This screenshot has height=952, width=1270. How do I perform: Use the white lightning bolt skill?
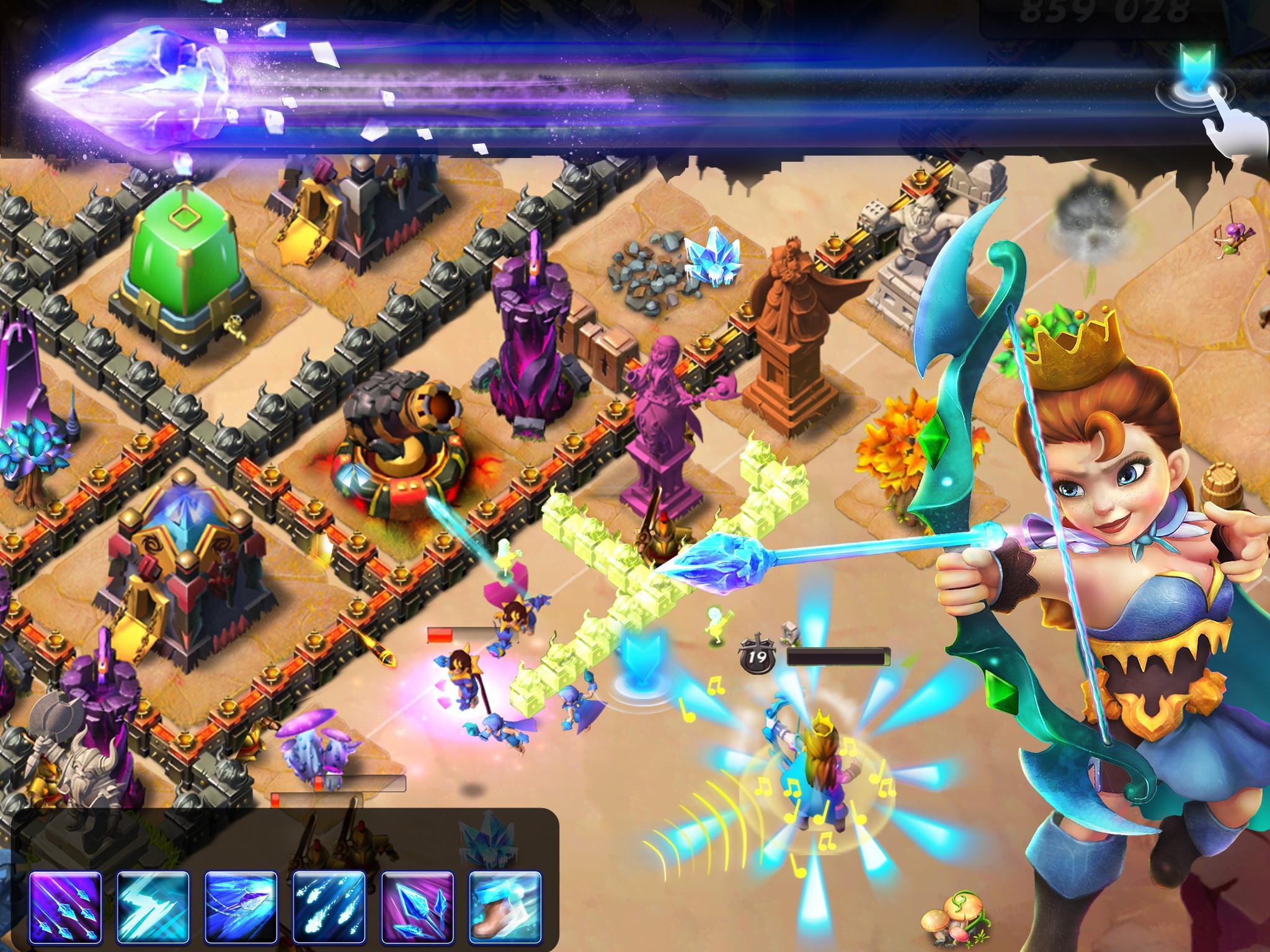(x=153, y=906)
